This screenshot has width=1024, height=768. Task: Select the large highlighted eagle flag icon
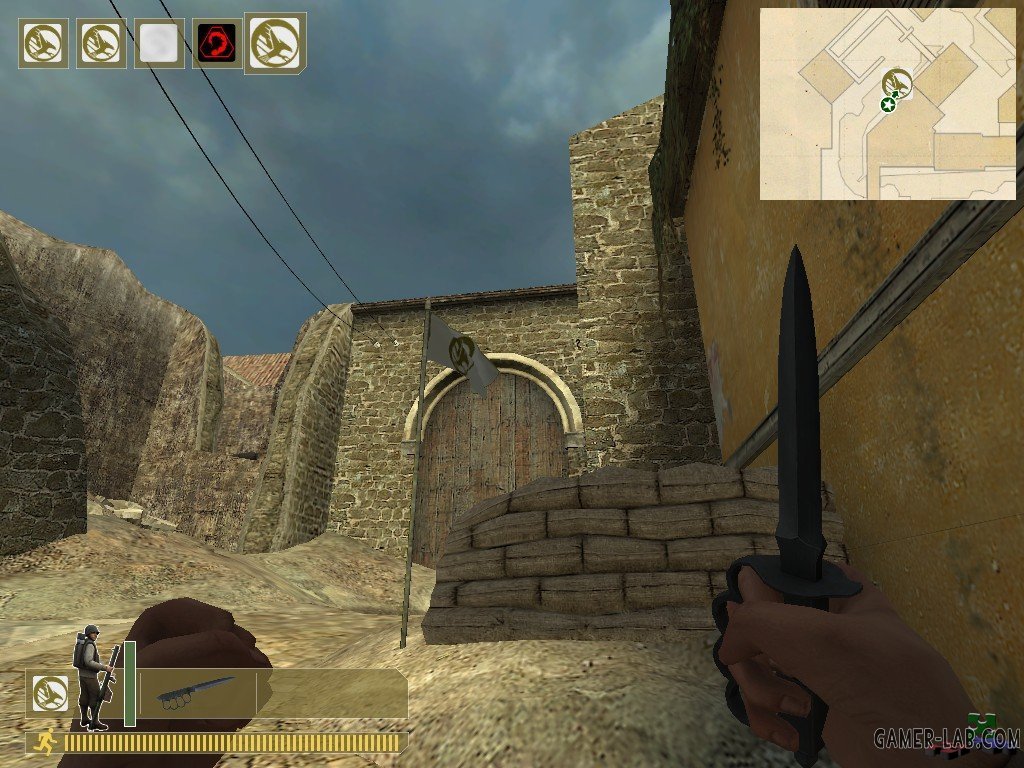pyautogui.click(x=275, y=43)
